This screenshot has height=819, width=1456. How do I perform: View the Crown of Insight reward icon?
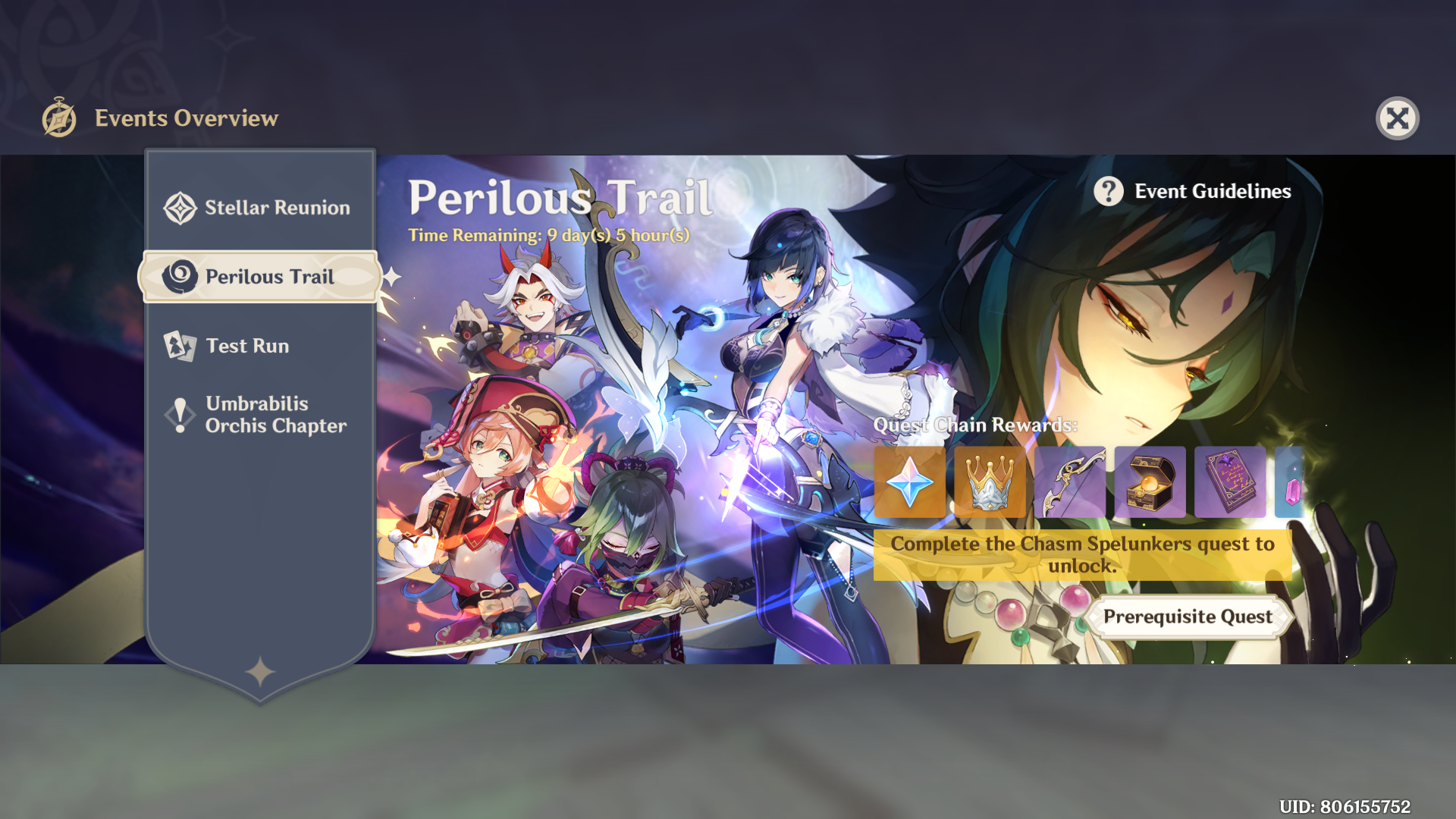[990, 482]
